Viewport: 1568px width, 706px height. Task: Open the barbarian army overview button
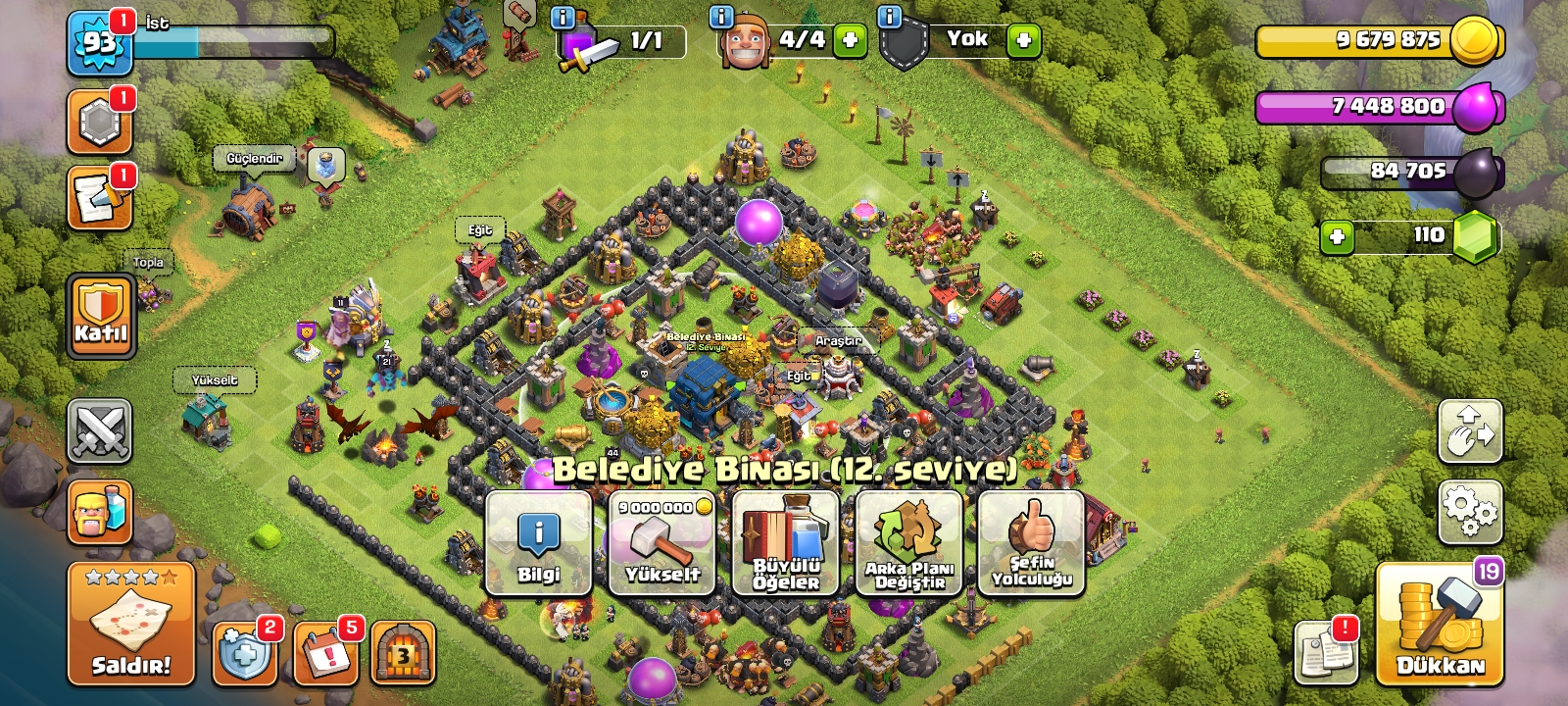[x=99, y=512]
